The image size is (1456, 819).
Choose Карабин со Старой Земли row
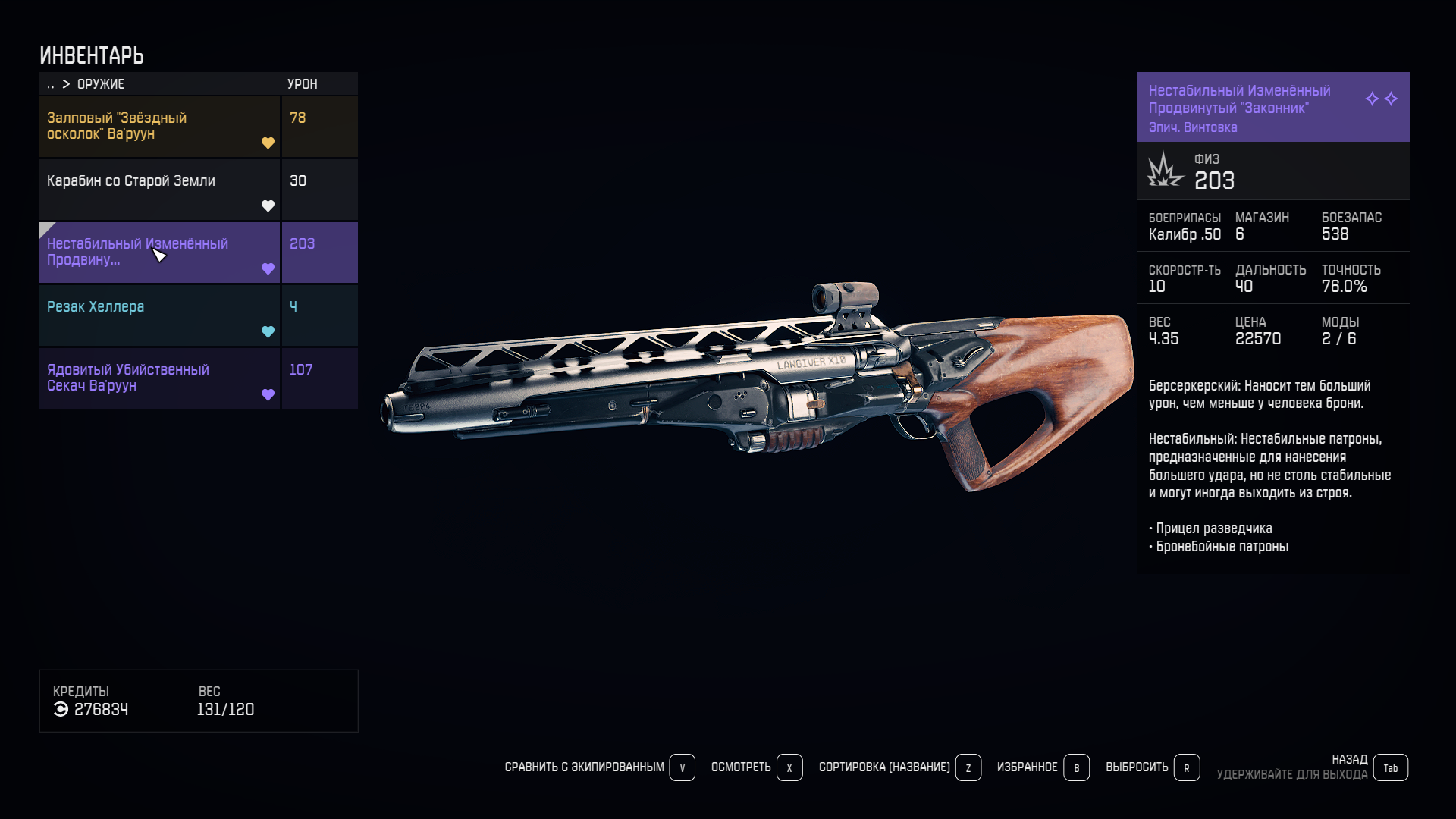(x=159, y=189)
